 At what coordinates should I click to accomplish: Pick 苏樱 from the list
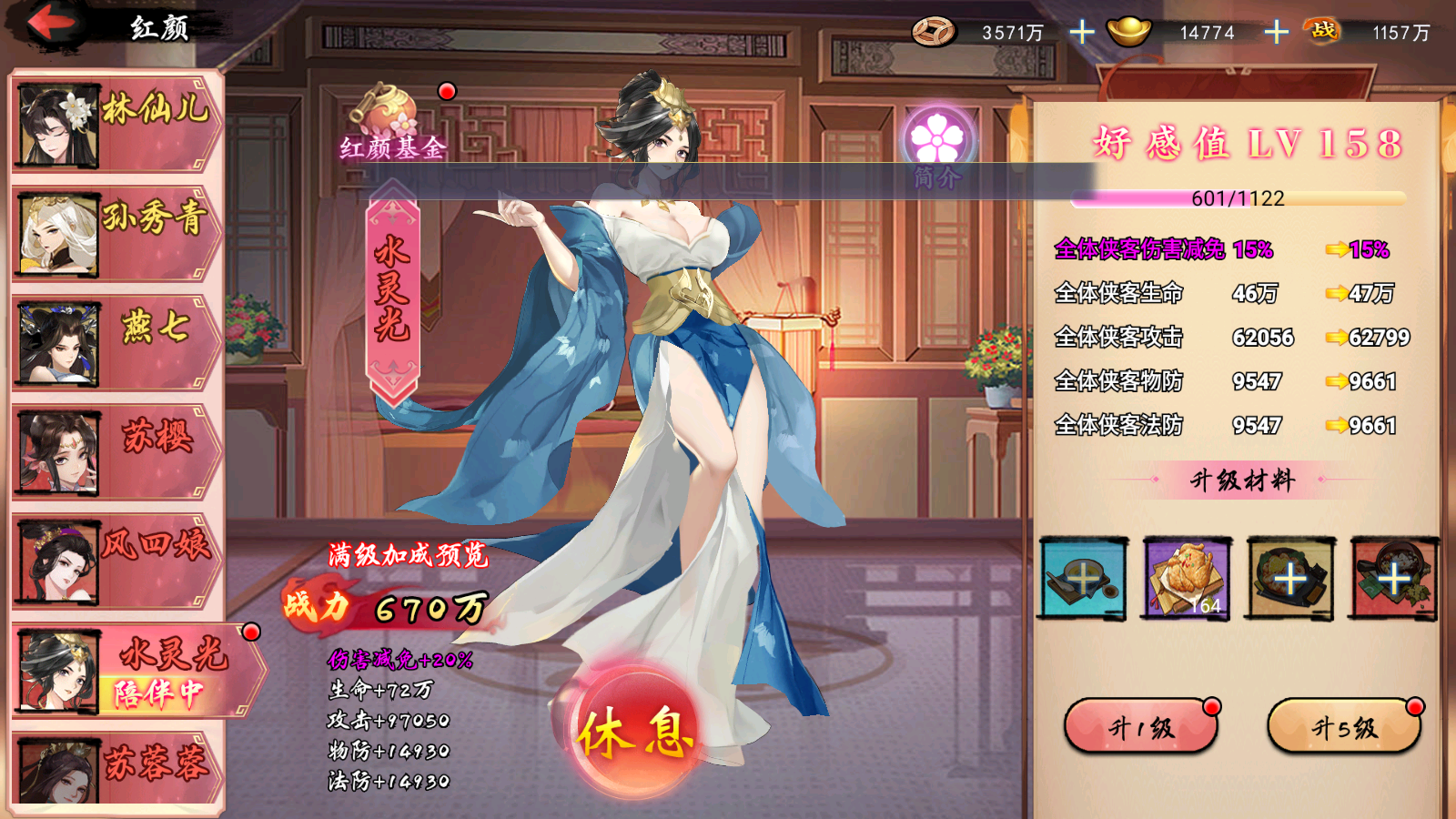click(116, 451)
